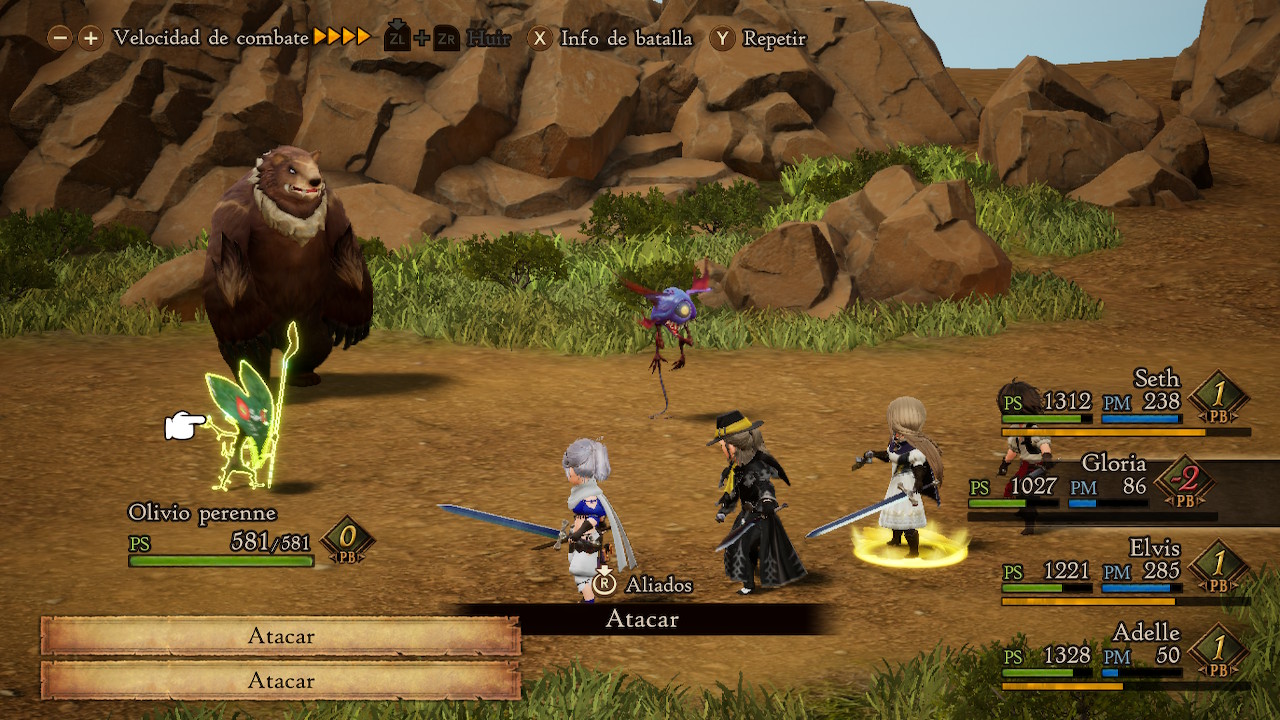Choose Gloria's party status row
Screen dimensions: 1280x720
tap(1100, 487)
